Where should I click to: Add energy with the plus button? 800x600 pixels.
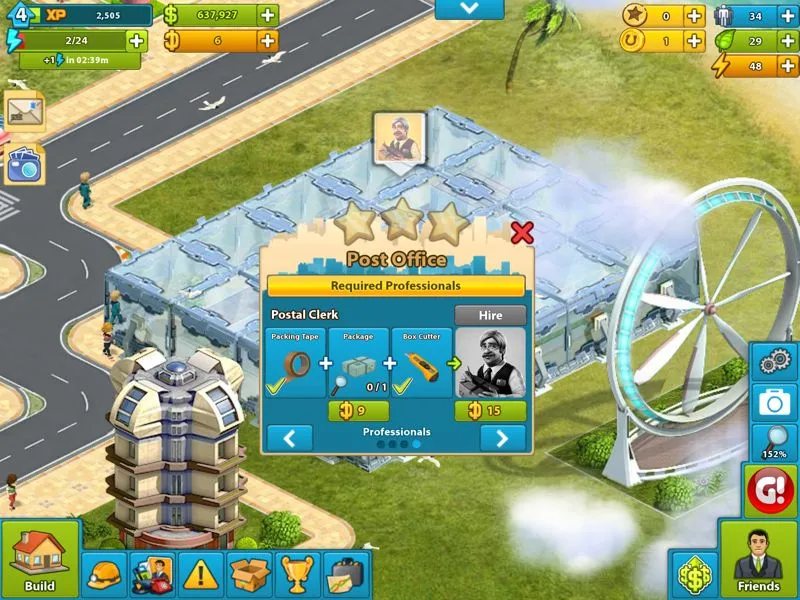point(136,41)
